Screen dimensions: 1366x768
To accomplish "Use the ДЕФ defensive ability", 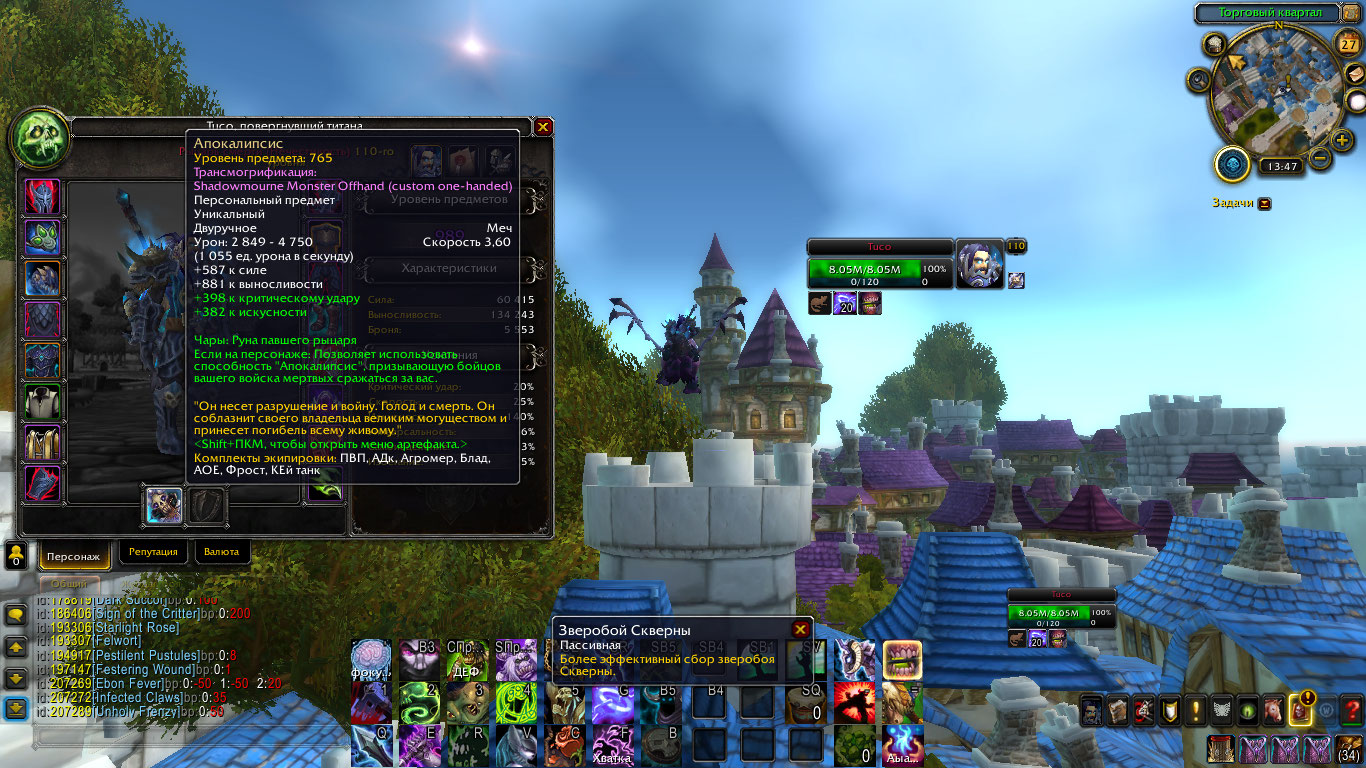I will pyautogui.click(x=465, y=659).
